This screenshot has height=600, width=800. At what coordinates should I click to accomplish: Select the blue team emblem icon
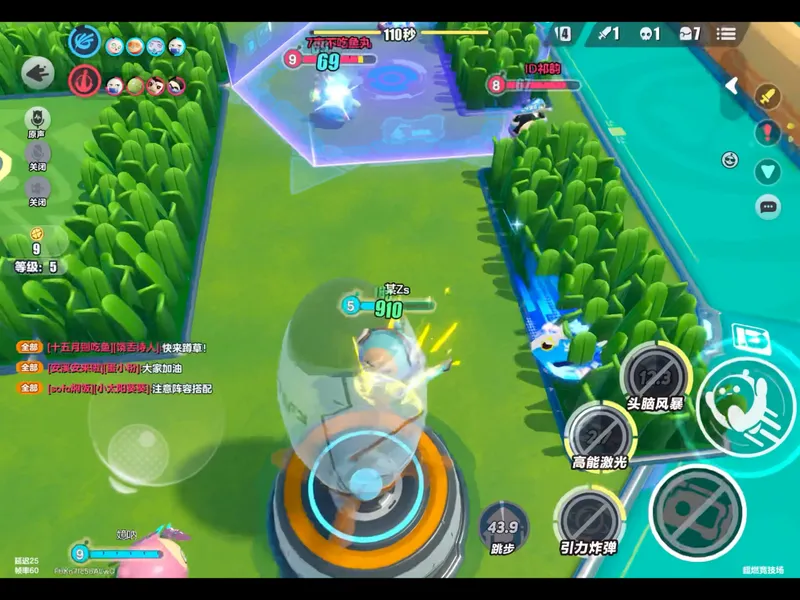(84, 42)
